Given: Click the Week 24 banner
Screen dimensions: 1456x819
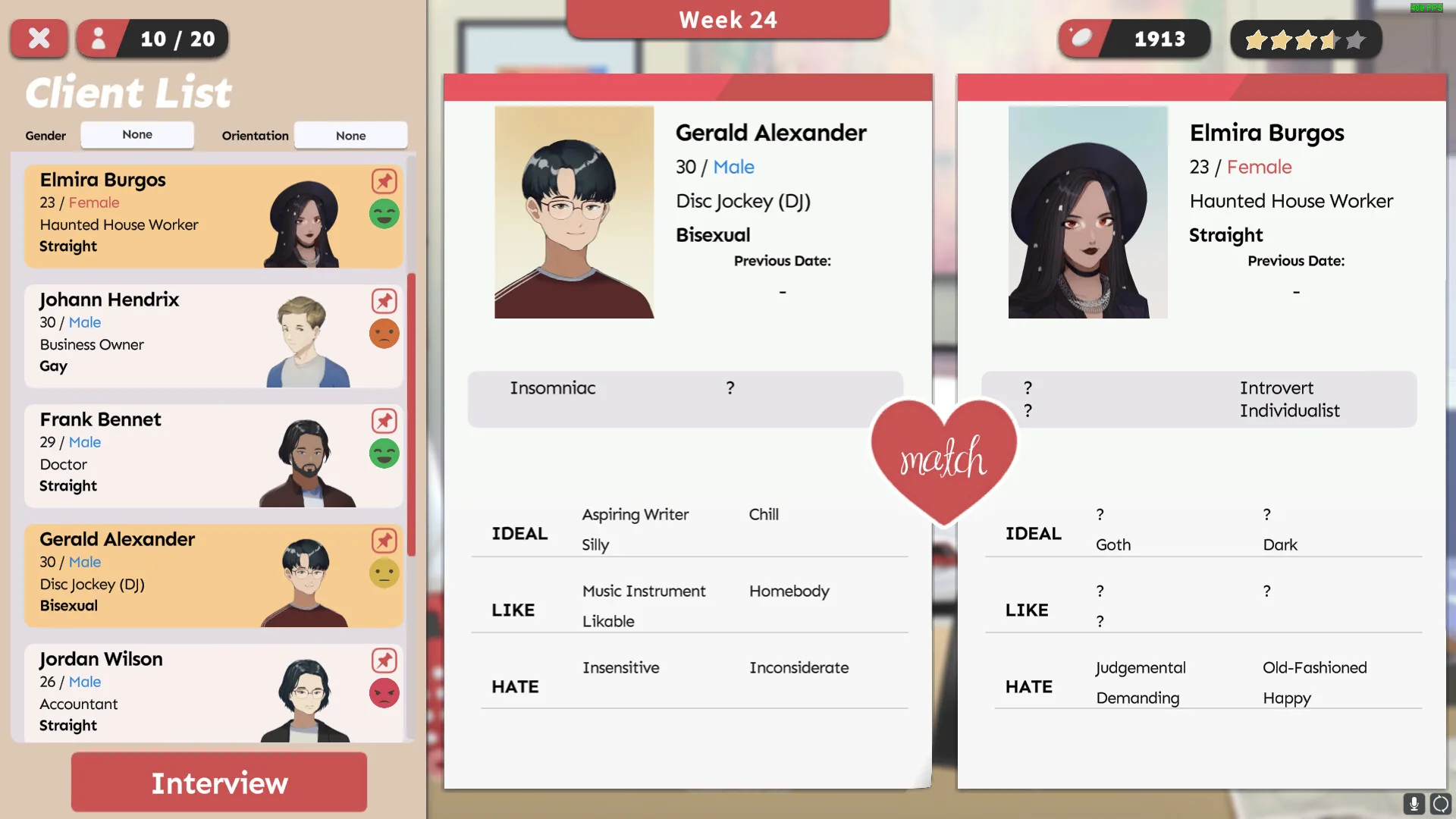Looking at the screenshot, I should pyautogui.click(x=728, y=20).
